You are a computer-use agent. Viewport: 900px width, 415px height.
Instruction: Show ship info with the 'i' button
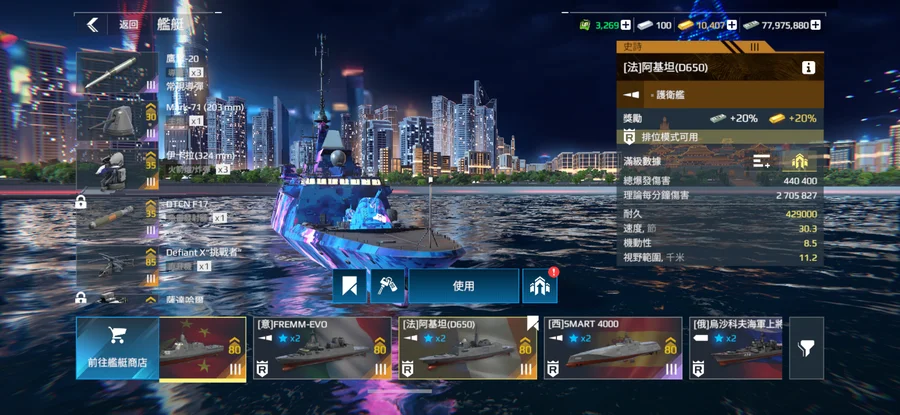point(808,68)
